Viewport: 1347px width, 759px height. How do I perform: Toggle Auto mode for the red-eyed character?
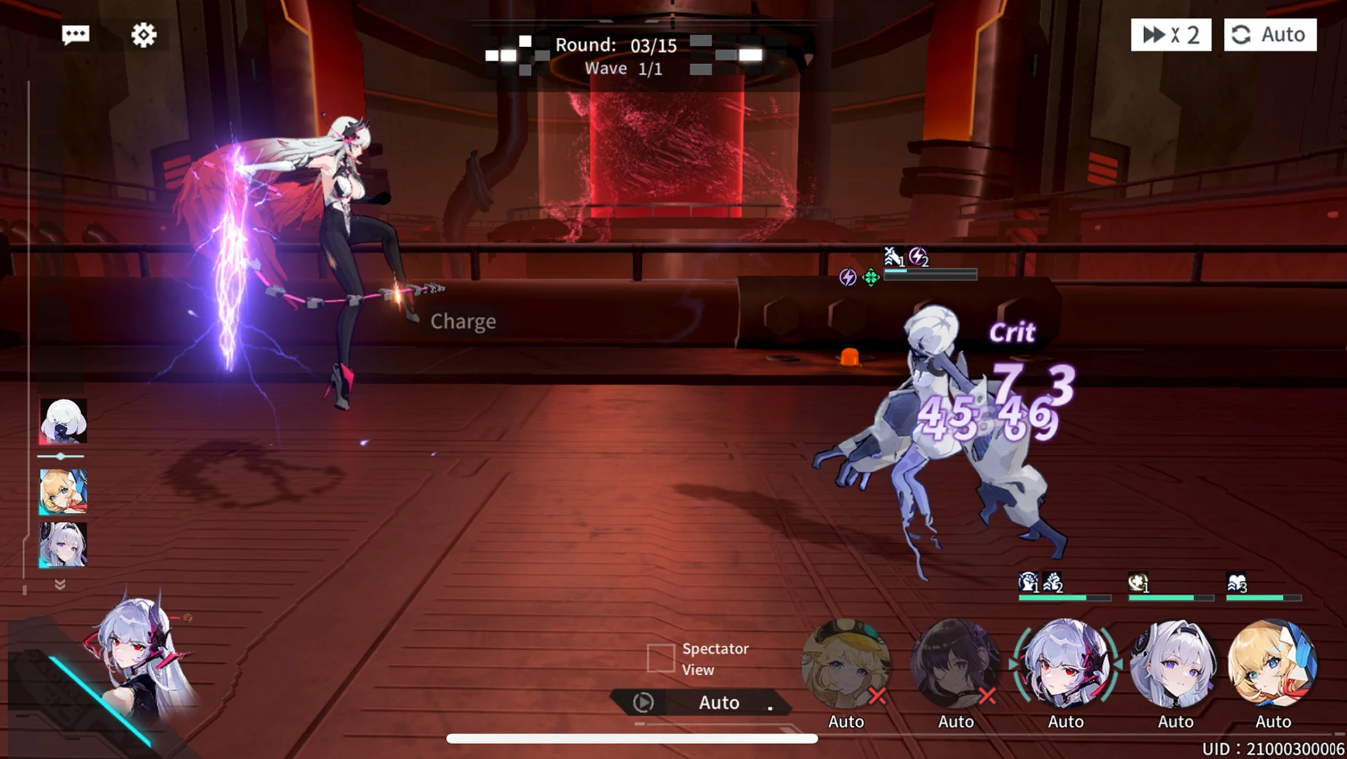point(1065,663)
